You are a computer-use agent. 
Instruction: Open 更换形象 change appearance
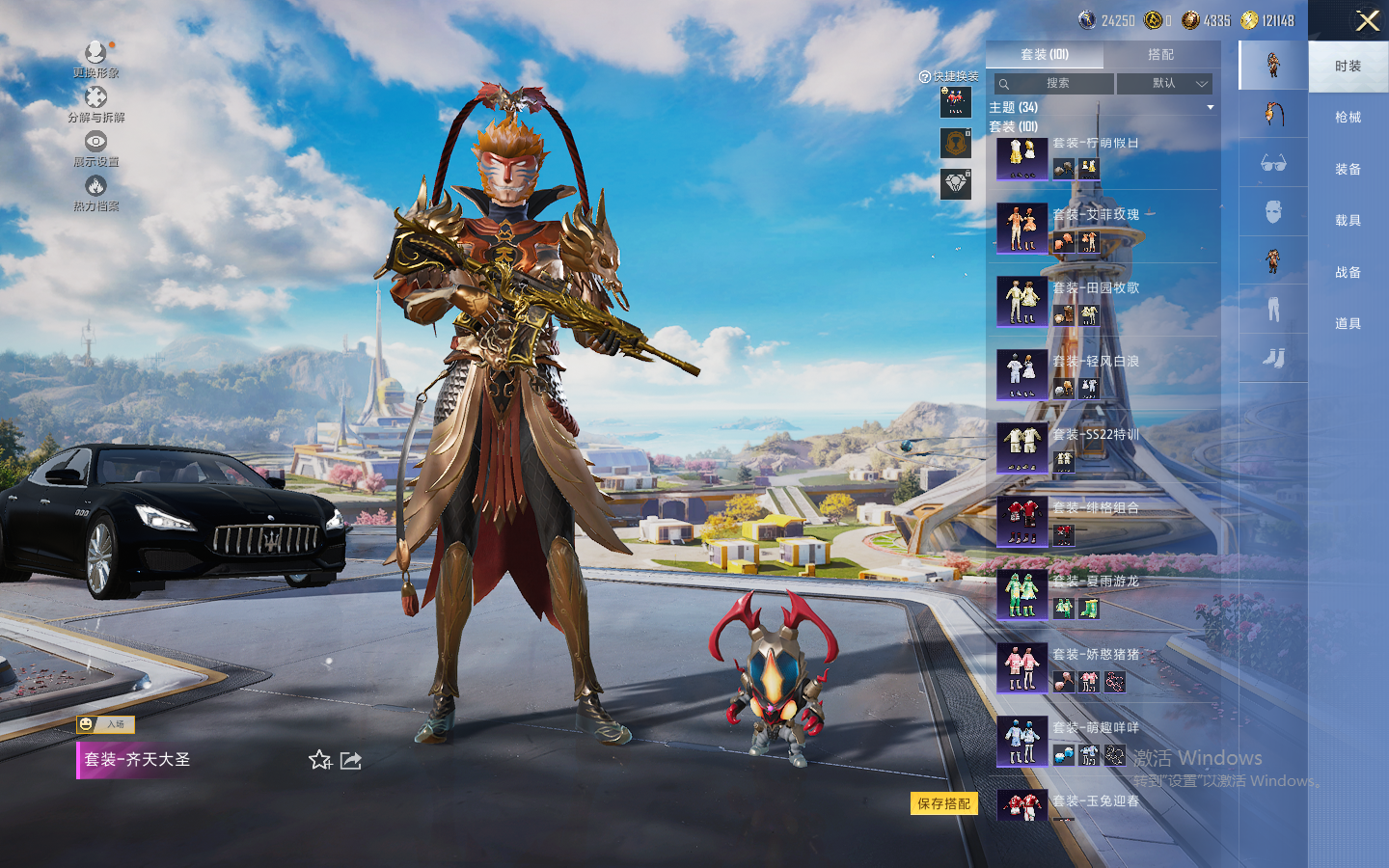click(95, 56)
